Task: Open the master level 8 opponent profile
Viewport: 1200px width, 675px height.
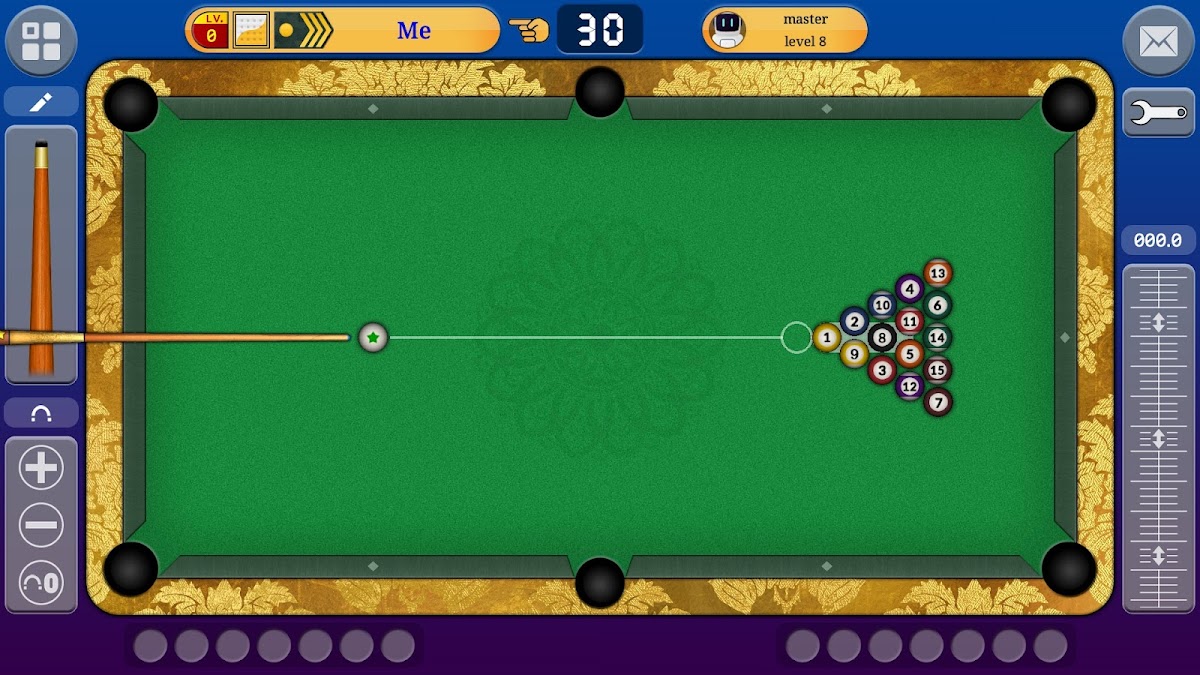Action: click(x=785, y=31)
